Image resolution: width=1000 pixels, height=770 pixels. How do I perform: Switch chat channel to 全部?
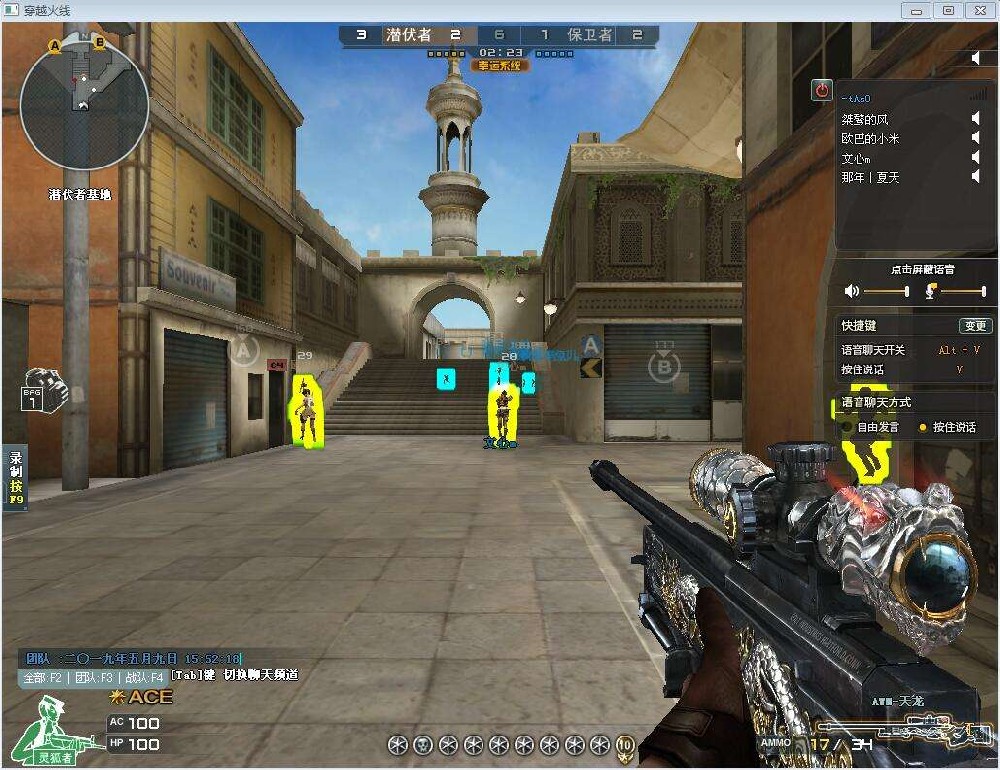click(44, 676)
